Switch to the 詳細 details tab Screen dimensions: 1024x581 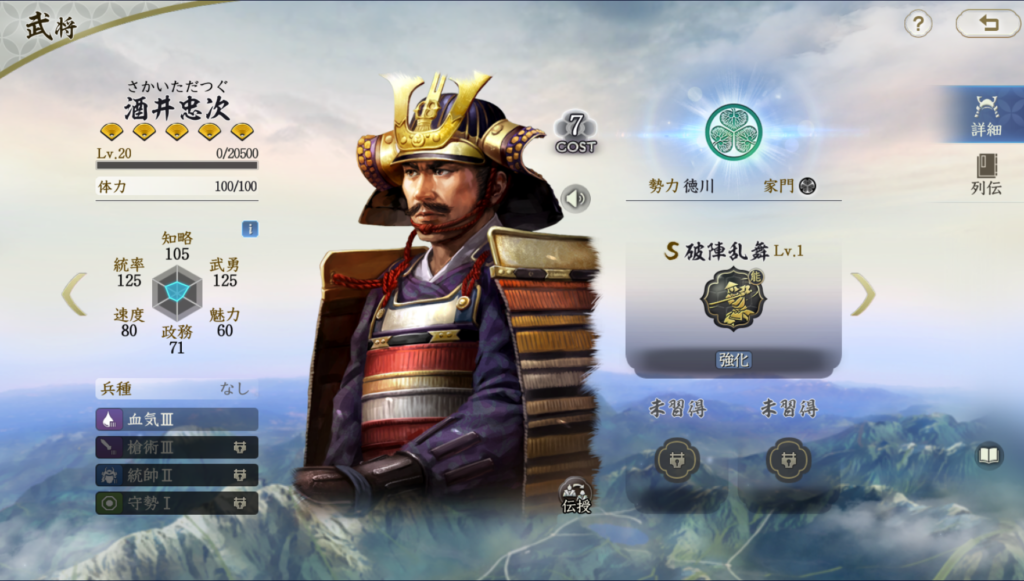985,114
